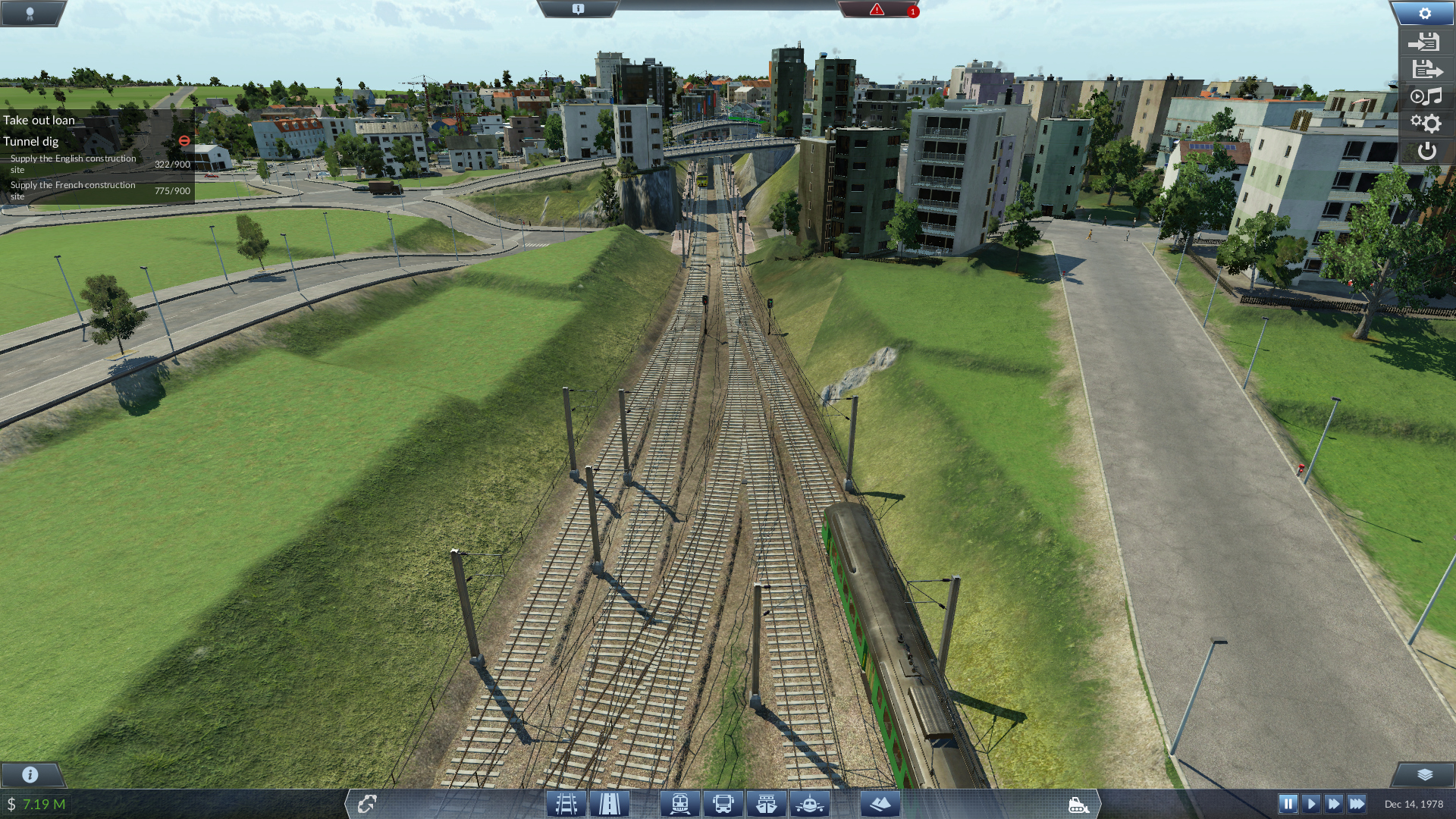The image size is (1456, 819).
Task: Open the line manager with the route icon
Action: click(x=367, y=804)
